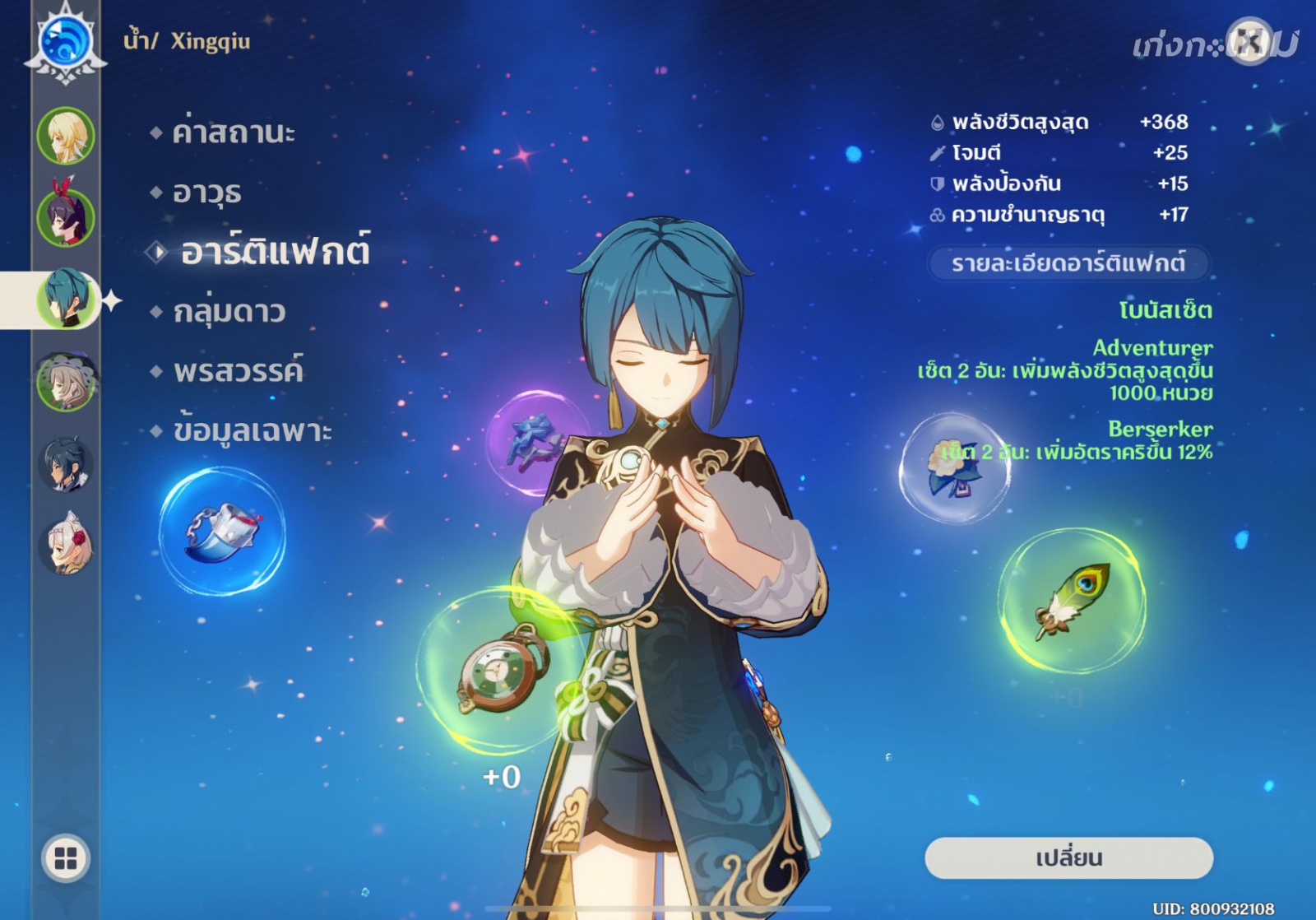The width and height of the screenshot is (1316, 920).
Task: Click the เปลี่ยน switch button
Action: (x=1068, y=858)
